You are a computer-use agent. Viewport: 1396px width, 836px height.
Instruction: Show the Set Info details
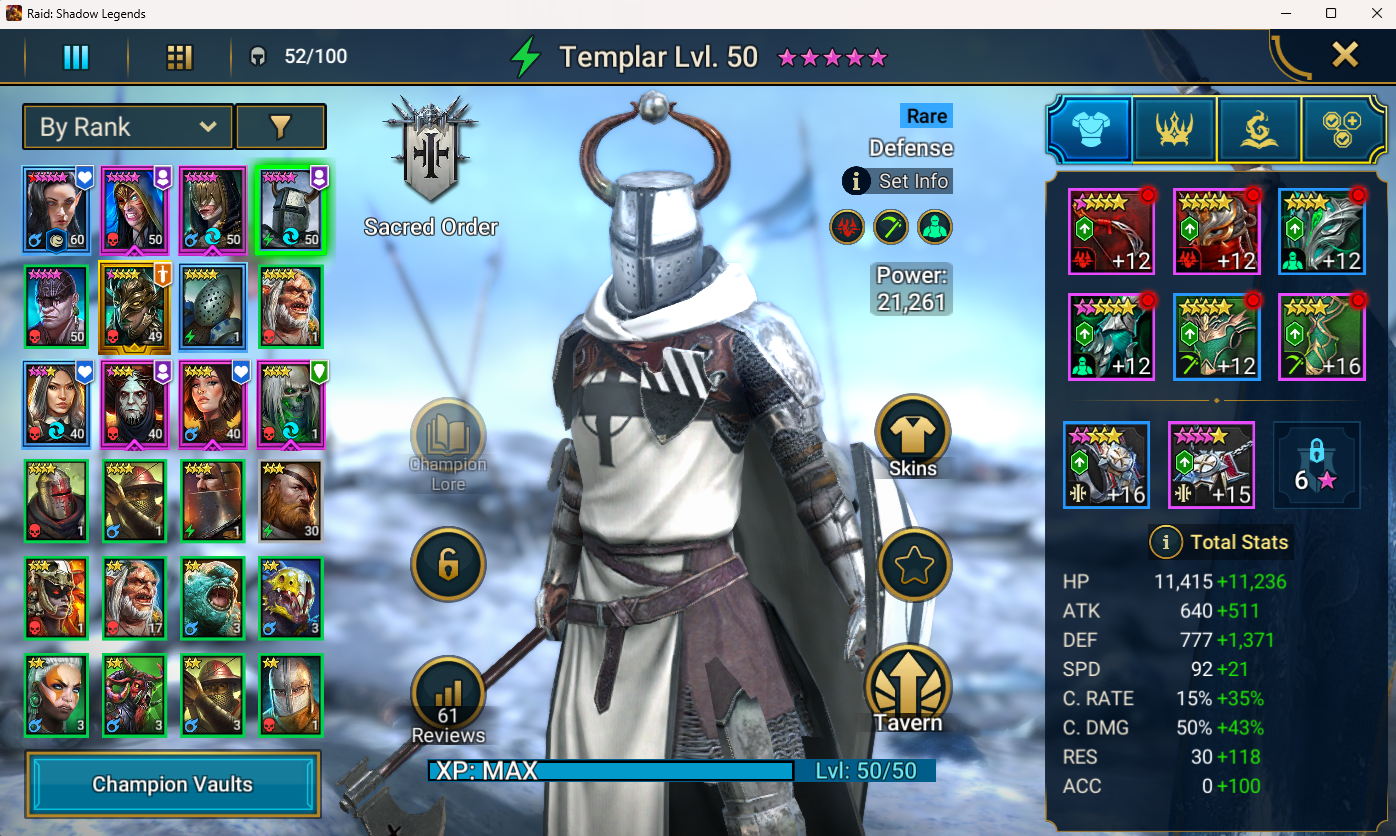897,181
